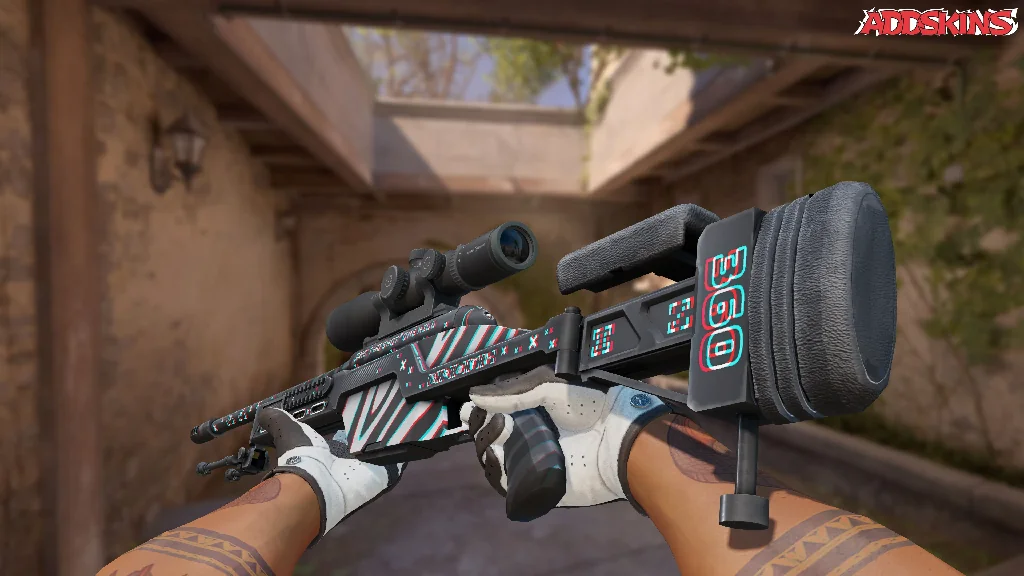Click the ADDSKINS logo watermark
The height and width of the screenshot is (576, 1024).
pos(937,22)
